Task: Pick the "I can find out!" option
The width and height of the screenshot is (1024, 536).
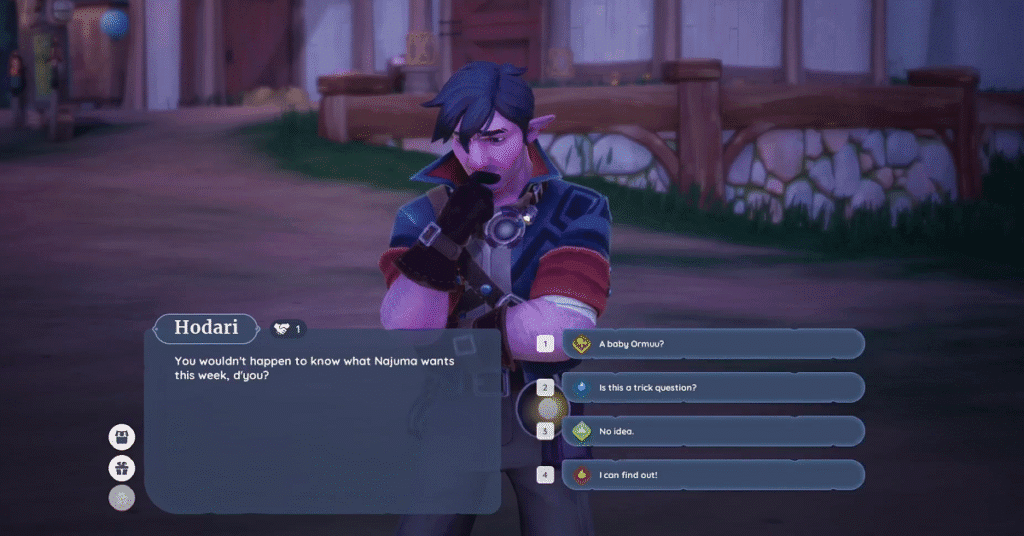Action: pos(712,475)
